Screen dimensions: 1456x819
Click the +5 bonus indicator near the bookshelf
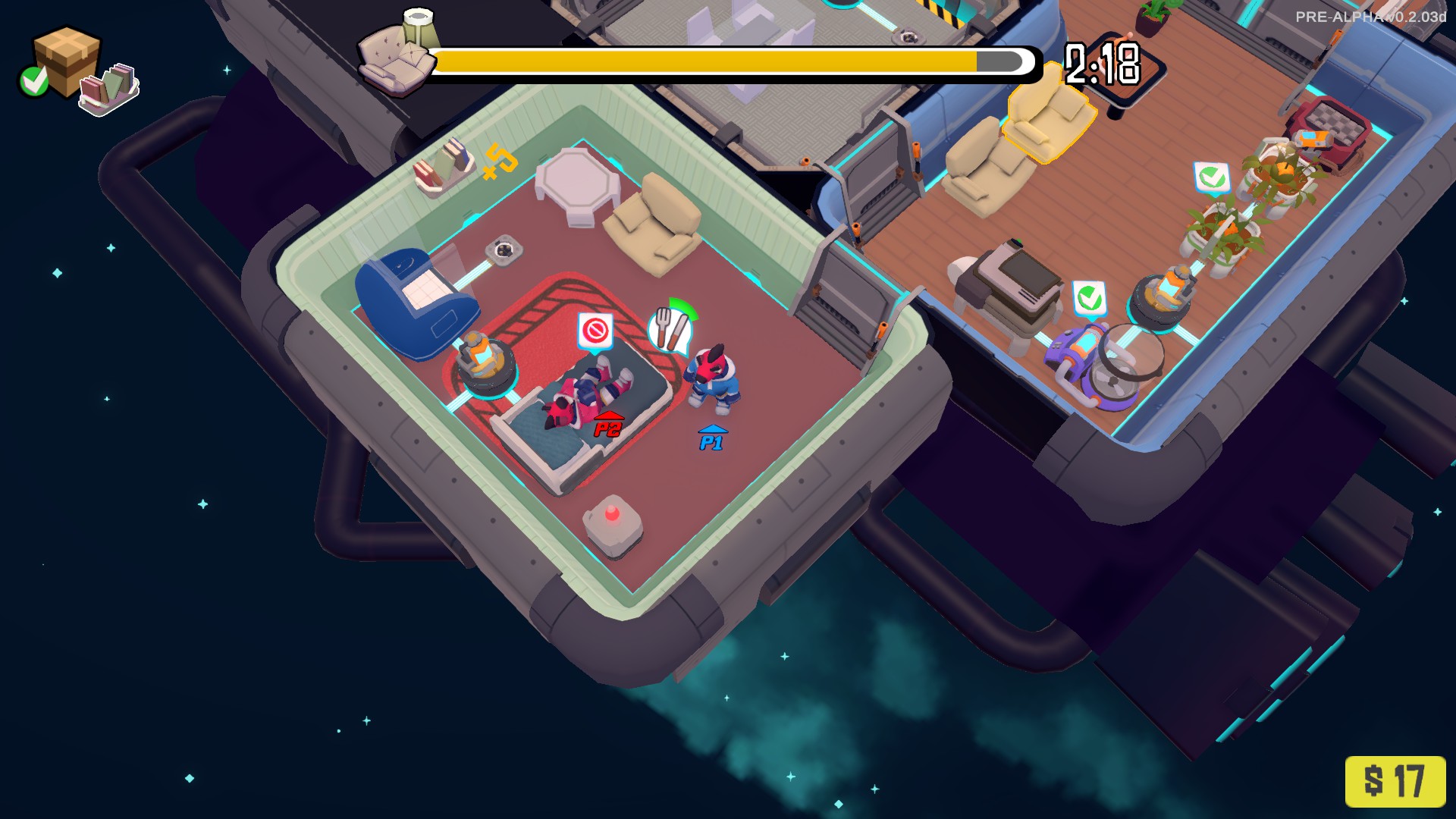click(x=499, y=160)
